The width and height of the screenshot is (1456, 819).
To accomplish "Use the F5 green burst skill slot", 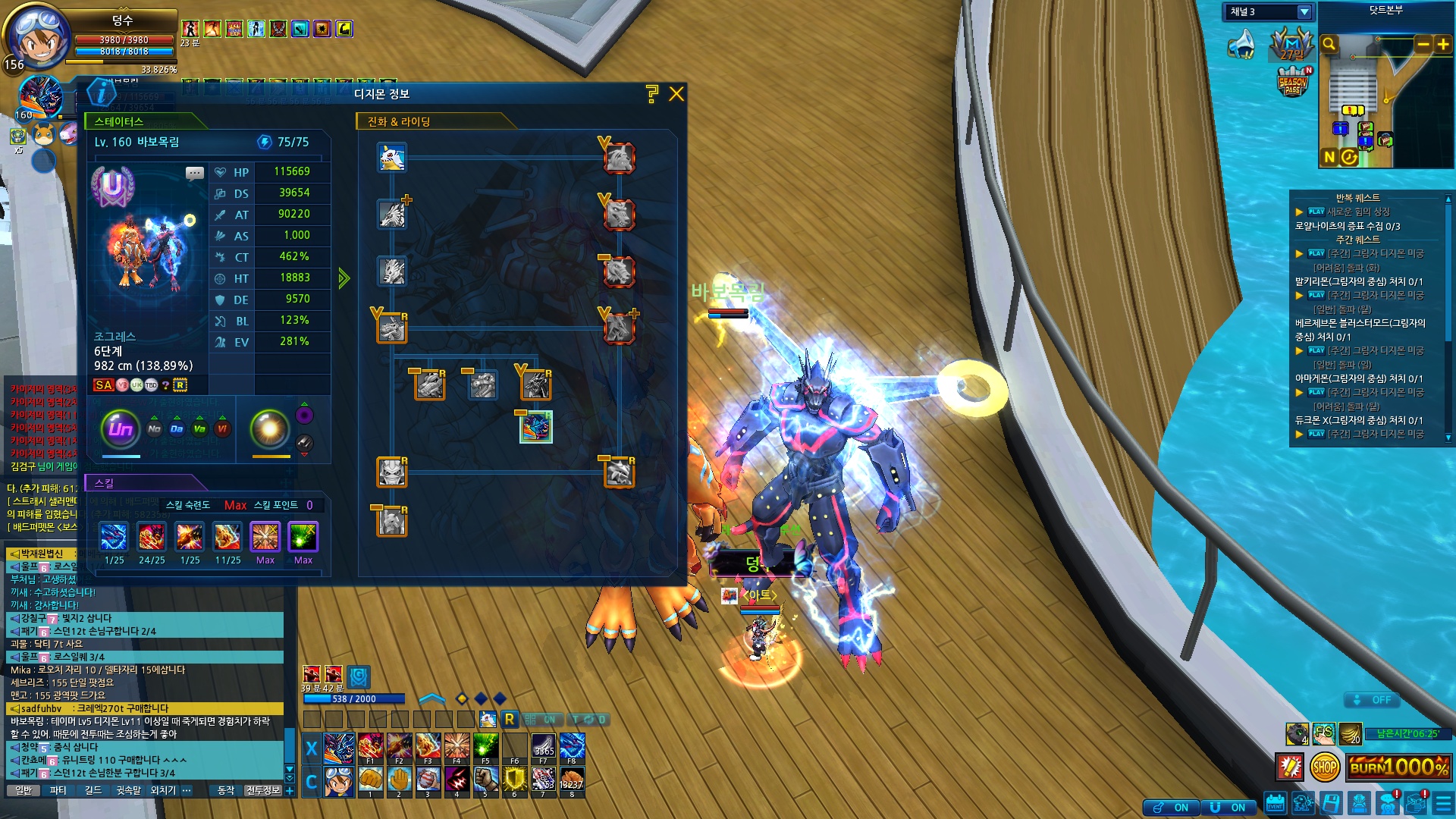I will coord(485,747).
